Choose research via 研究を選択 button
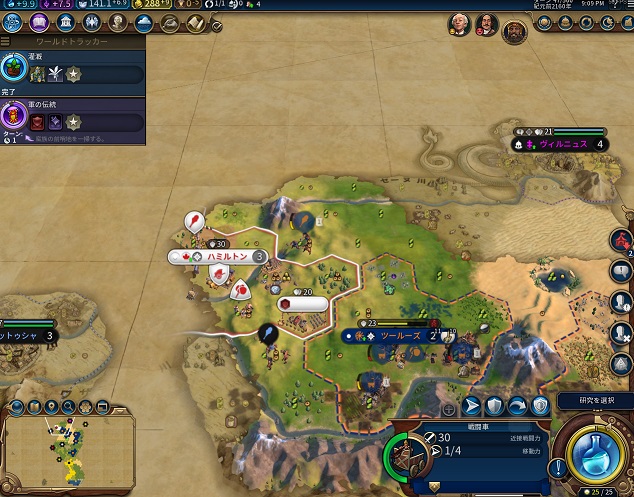Image resolution: width=634 pixels, height=497 pixels. (x=594, y=401)
